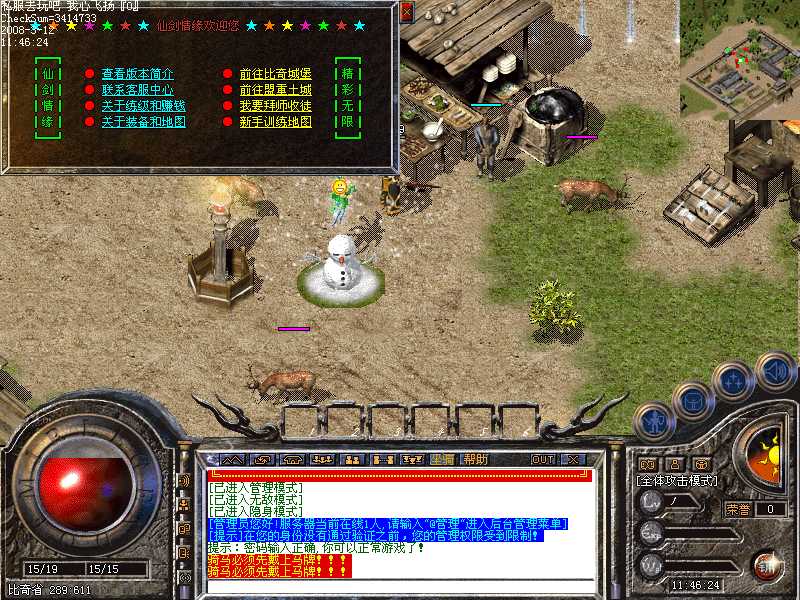Select 联系客服中心 in the welcome dialog
Viewport: 800px width, 600px height.
pos(137,90)
